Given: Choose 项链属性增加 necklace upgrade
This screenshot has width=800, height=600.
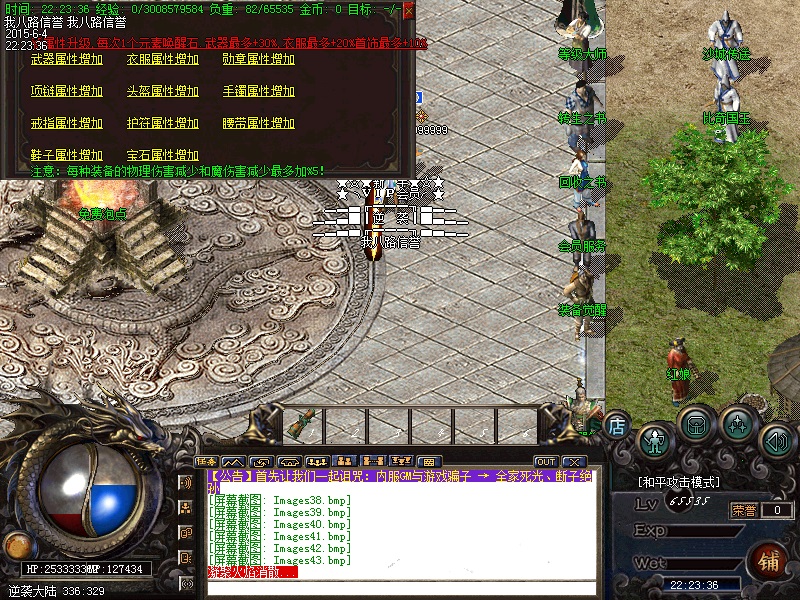Looking at the screenshot, I should (67, 91).
